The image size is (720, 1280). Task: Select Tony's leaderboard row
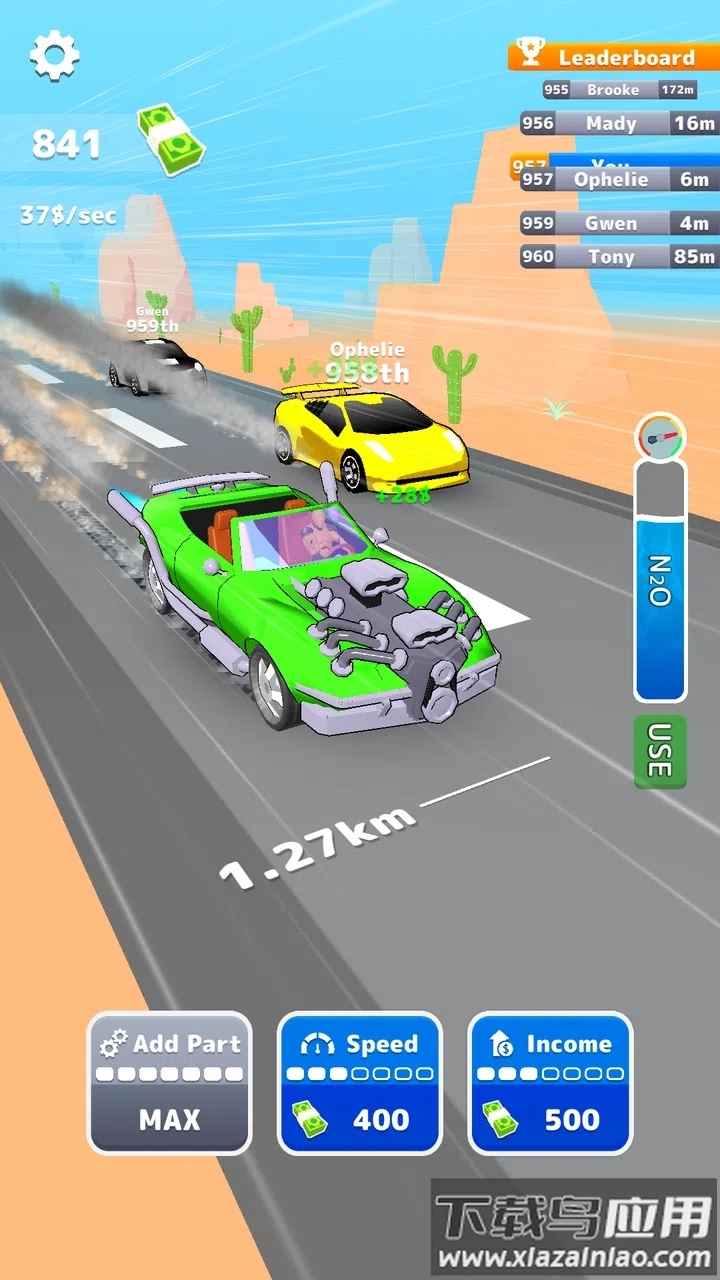pyautogui.click(x=618, y=256)
